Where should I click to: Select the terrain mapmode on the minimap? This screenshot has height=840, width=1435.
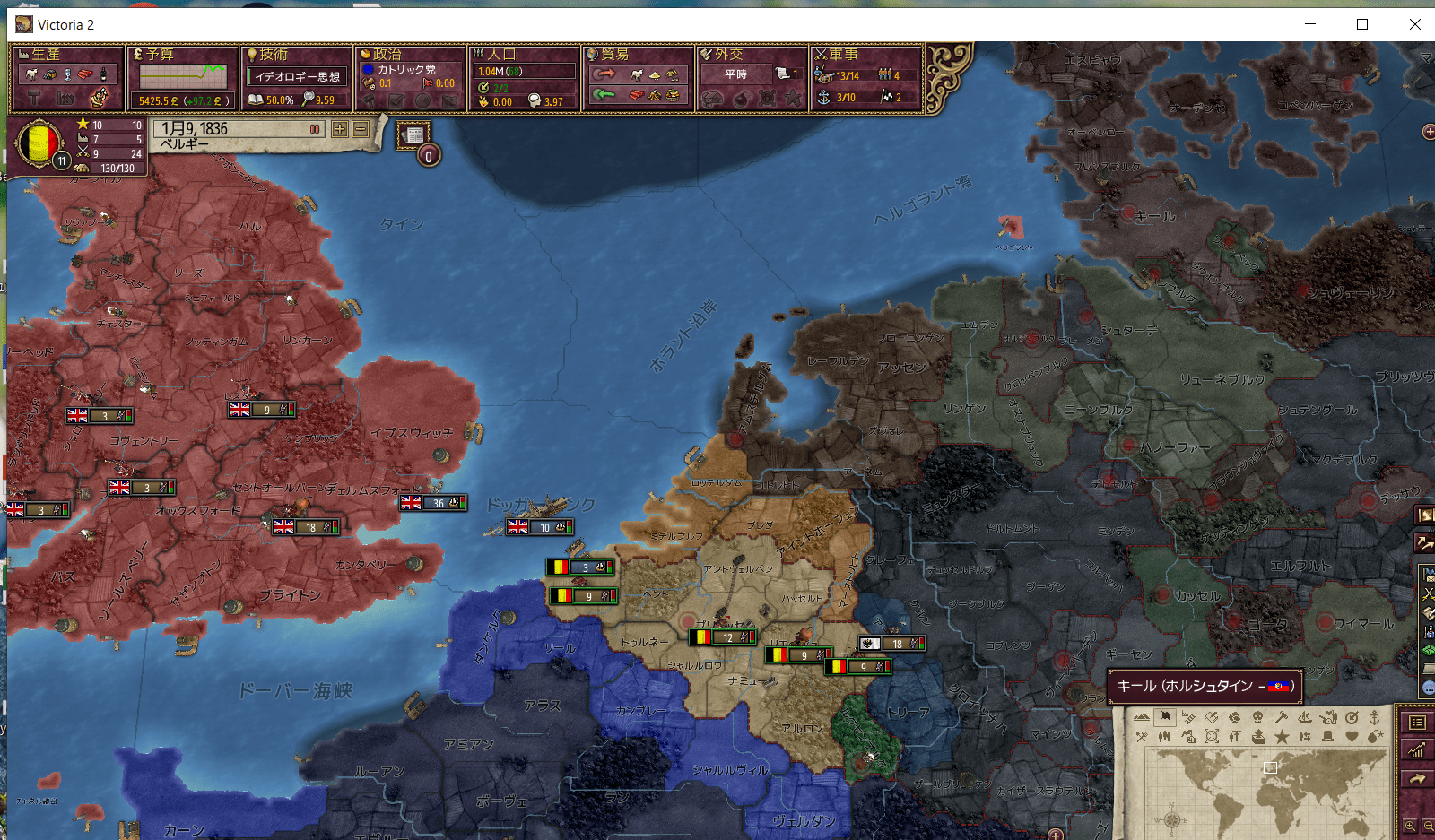[1143, 719]
